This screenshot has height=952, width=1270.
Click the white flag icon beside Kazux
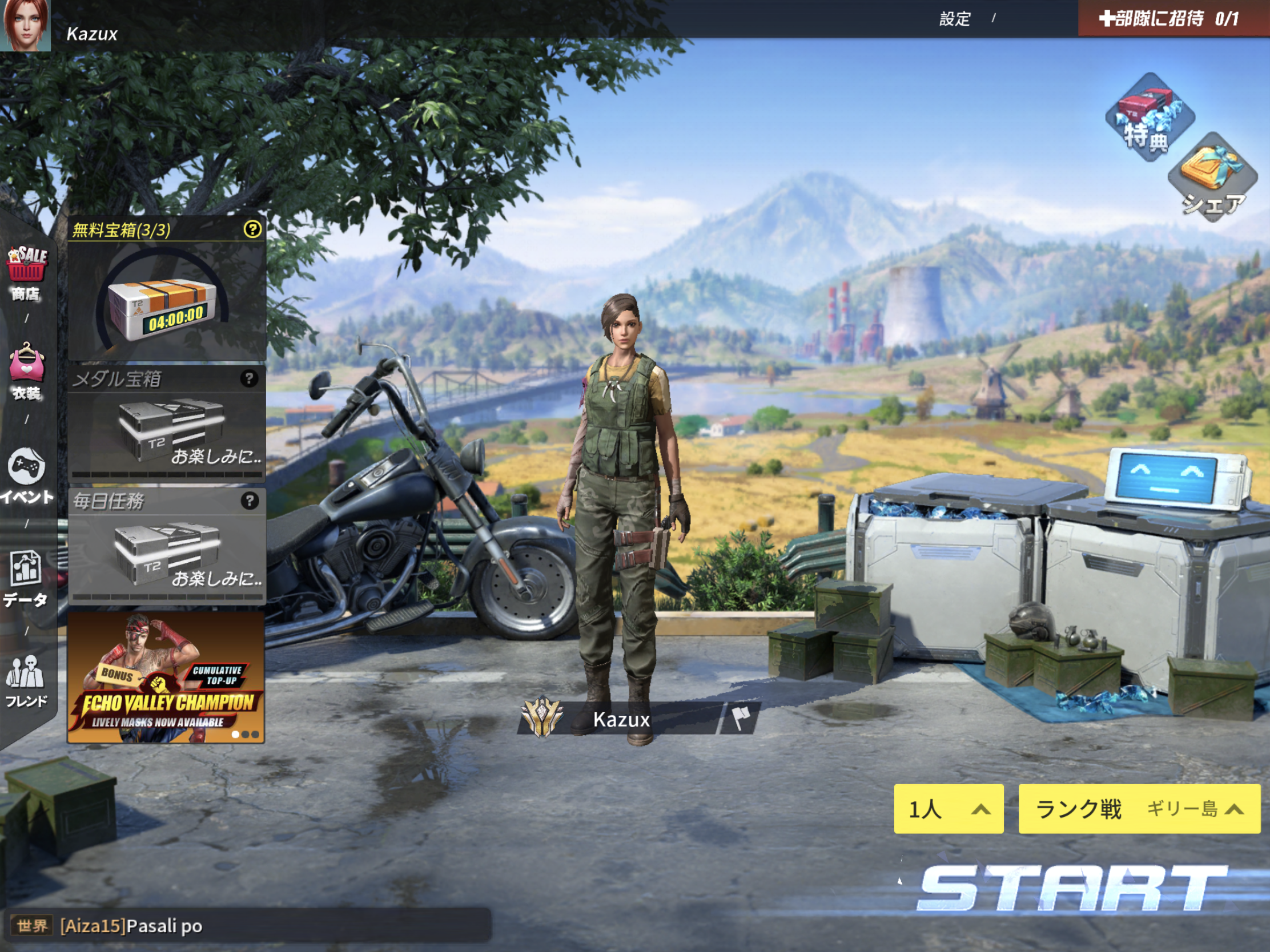click(741, 719)
